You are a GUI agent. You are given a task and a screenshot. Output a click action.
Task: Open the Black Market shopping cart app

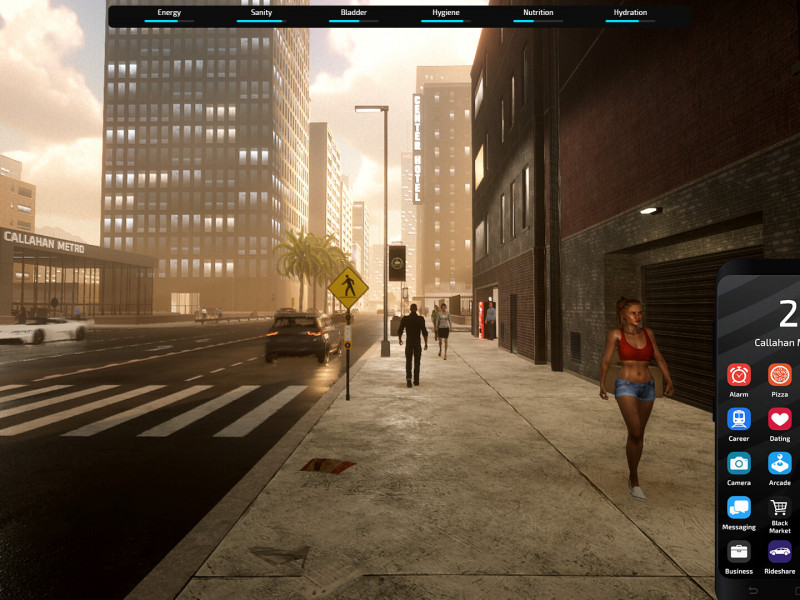pyautogui.click(x=779, y=507)
